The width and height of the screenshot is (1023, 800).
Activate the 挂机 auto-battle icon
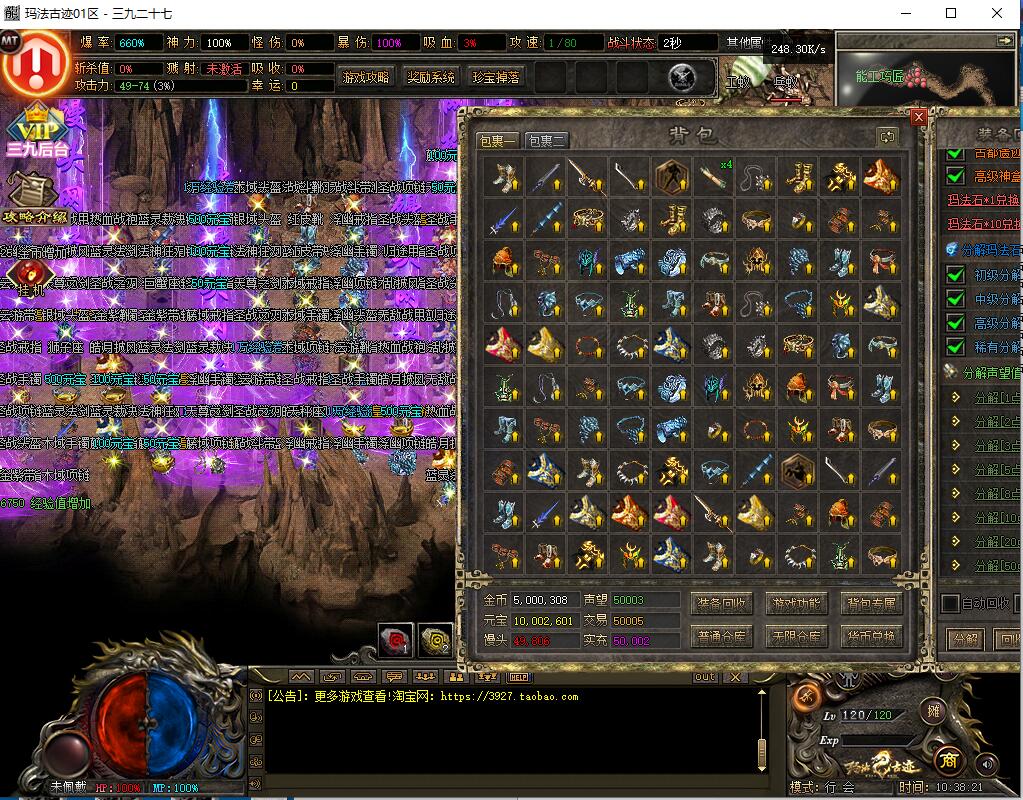pos(27,277)
